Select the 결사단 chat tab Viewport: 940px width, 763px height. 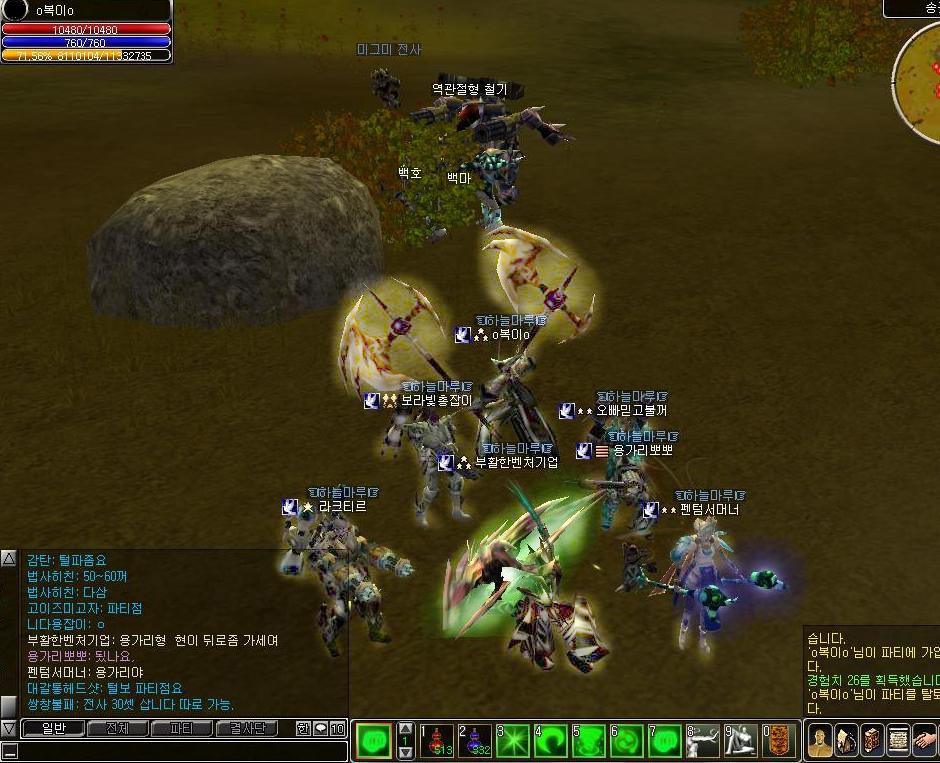pyautogui.click(x=247, y=729)
